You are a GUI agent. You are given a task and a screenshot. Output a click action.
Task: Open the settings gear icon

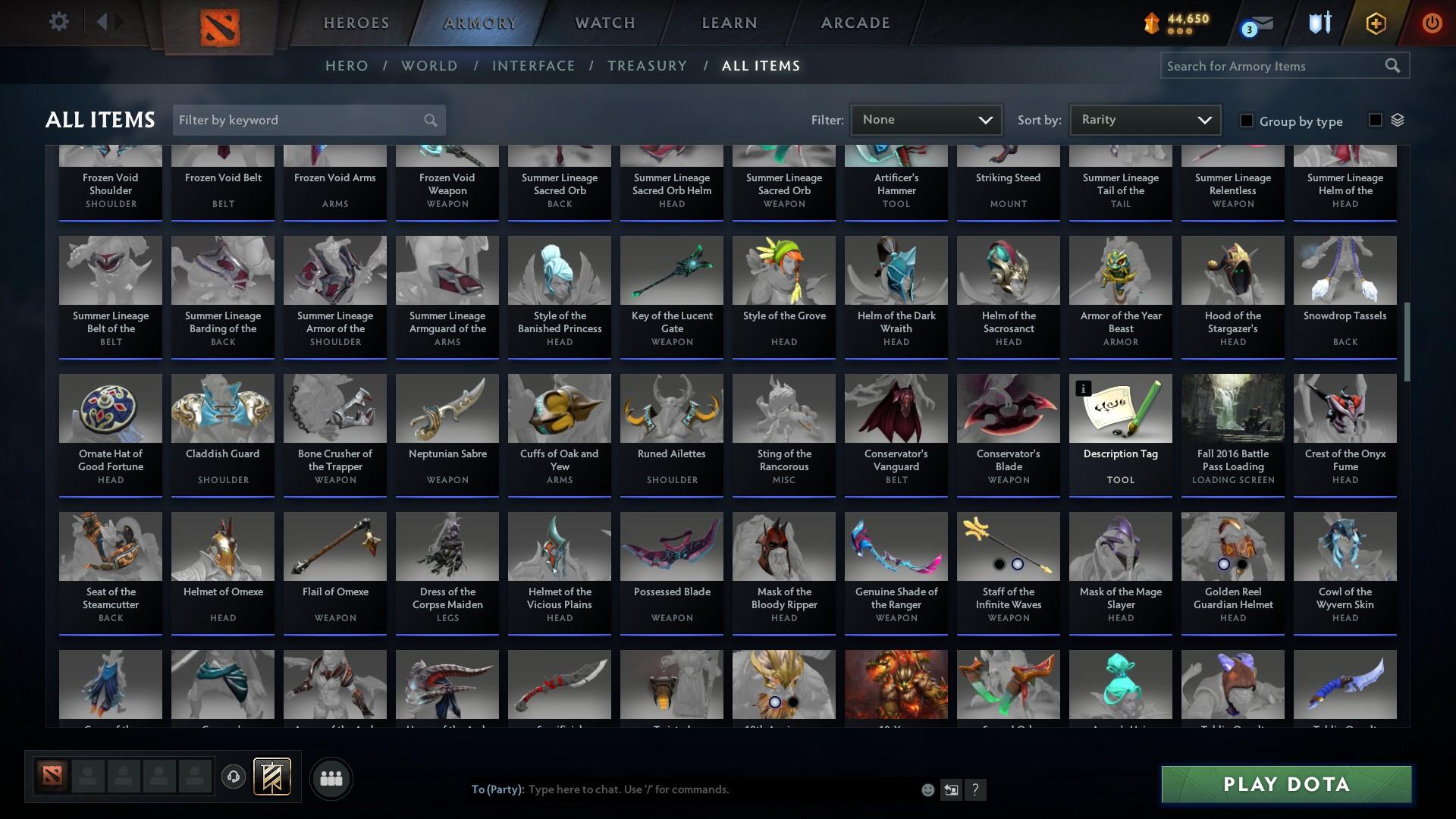click(59, 22)
